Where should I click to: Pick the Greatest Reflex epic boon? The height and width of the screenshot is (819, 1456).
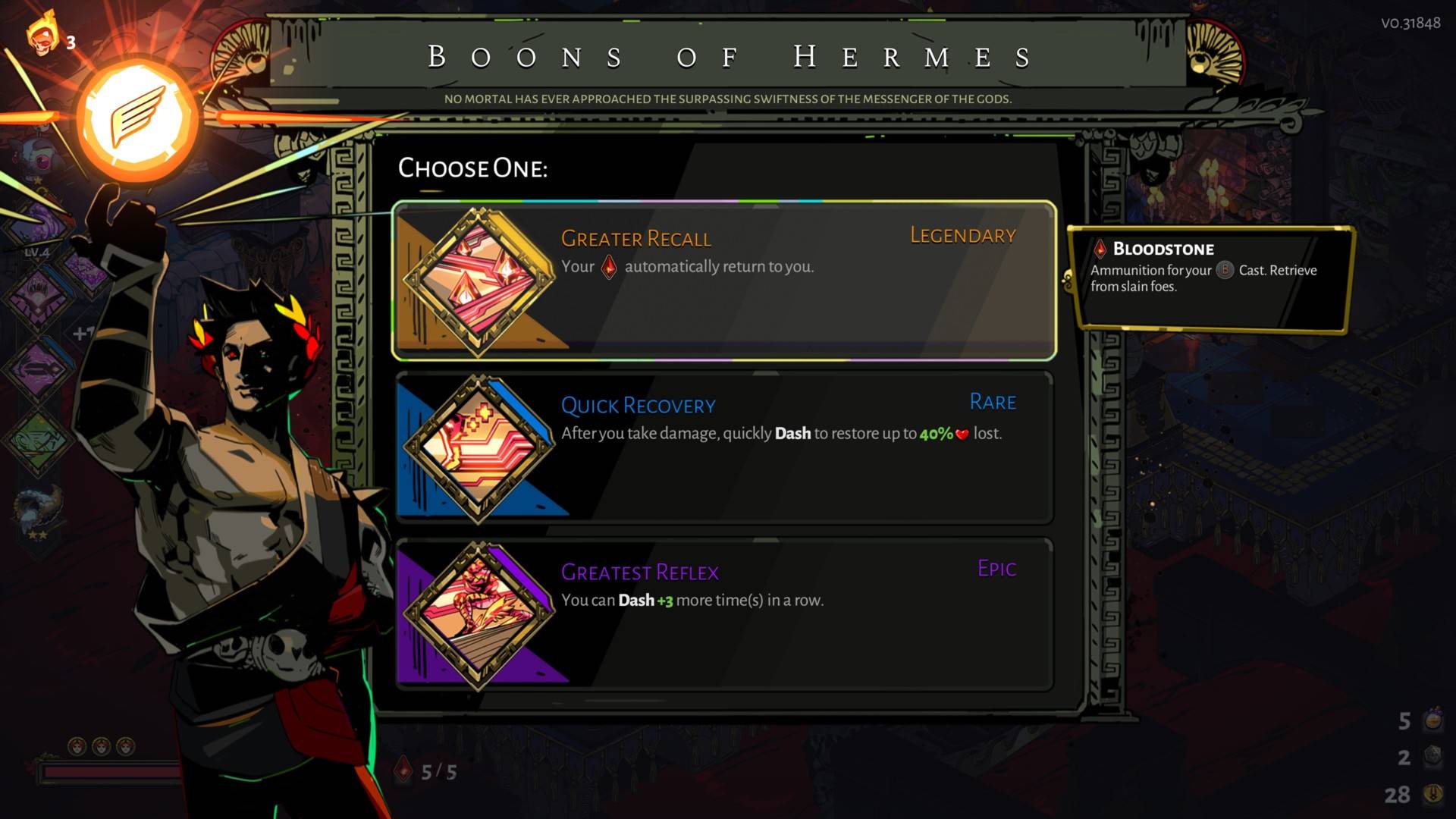point(724,614)
